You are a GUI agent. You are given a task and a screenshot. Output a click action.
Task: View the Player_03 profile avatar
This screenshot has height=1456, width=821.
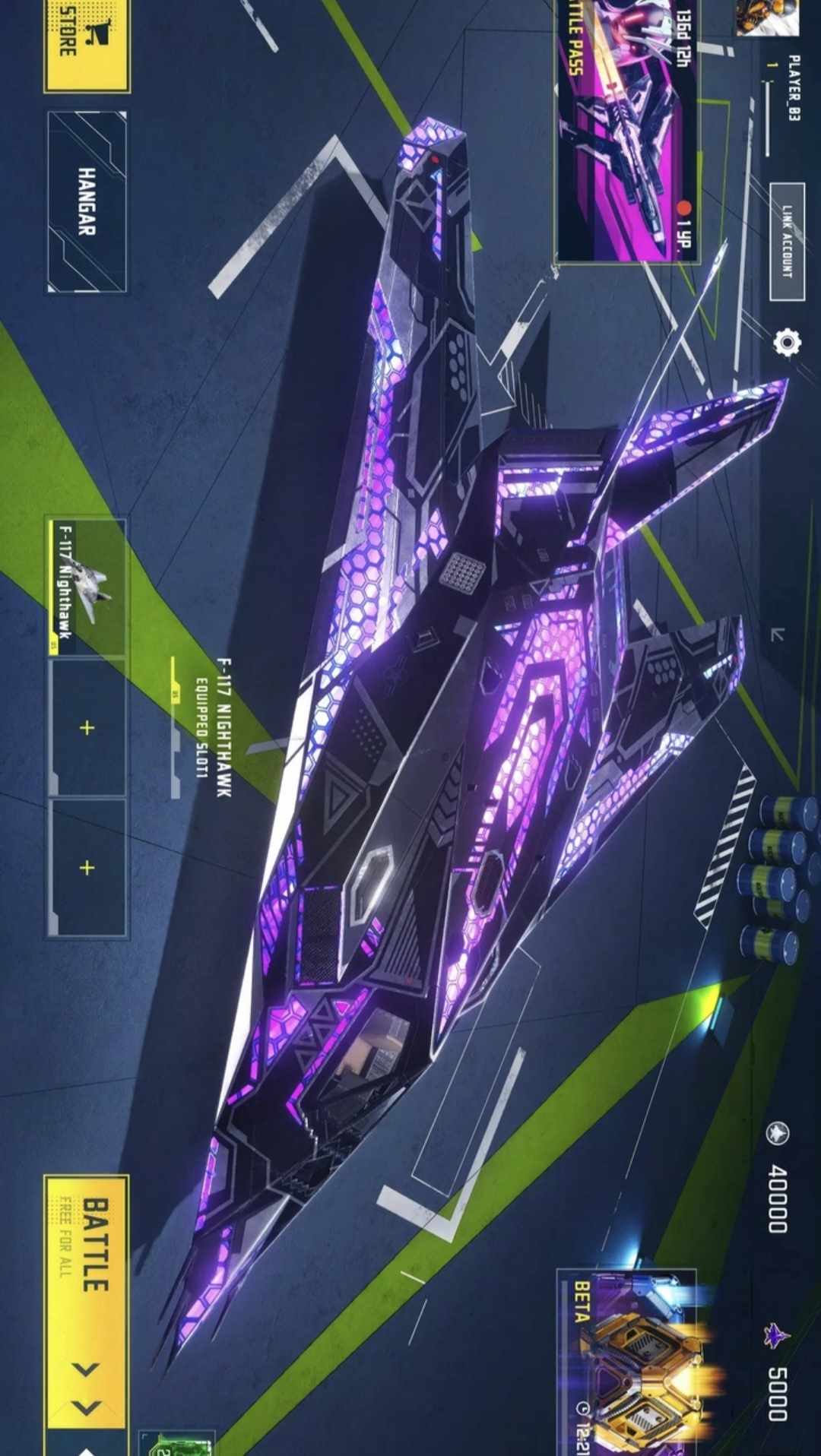pyautogui.click(x=768, y=17)
